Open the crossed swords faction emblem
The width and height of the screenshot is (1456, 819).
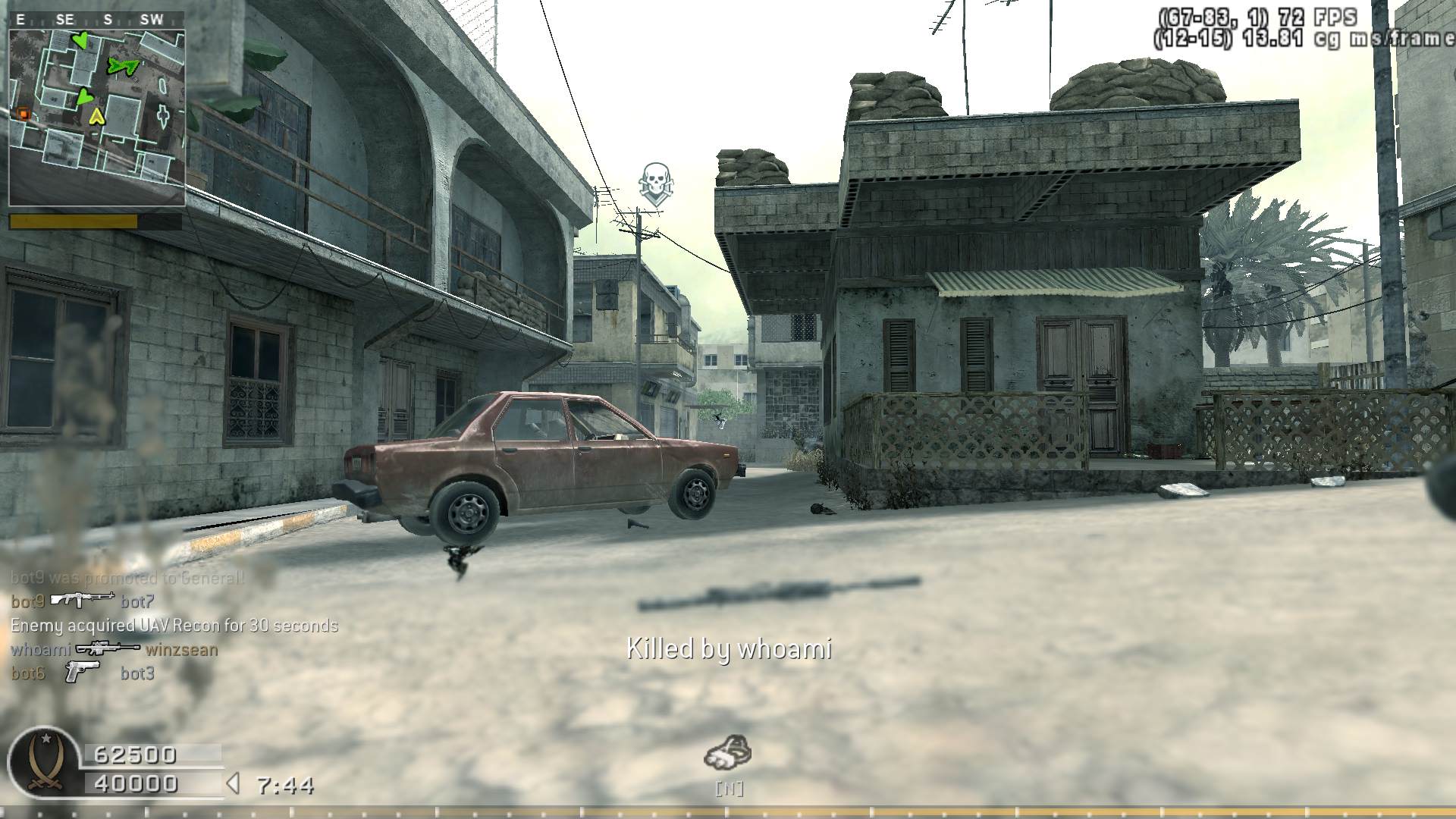[x=44, y=763]
